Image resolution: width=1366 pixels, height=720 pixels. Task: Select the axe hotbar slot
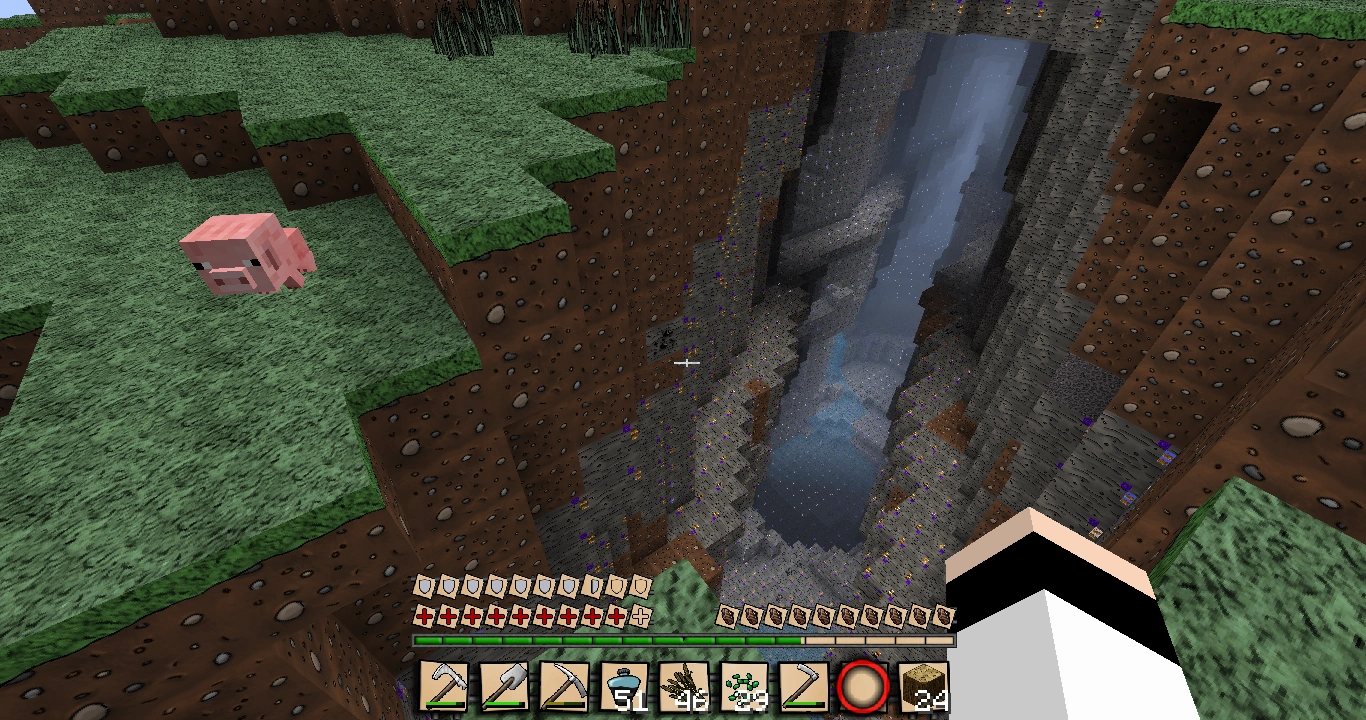click(x=444, y=687)
